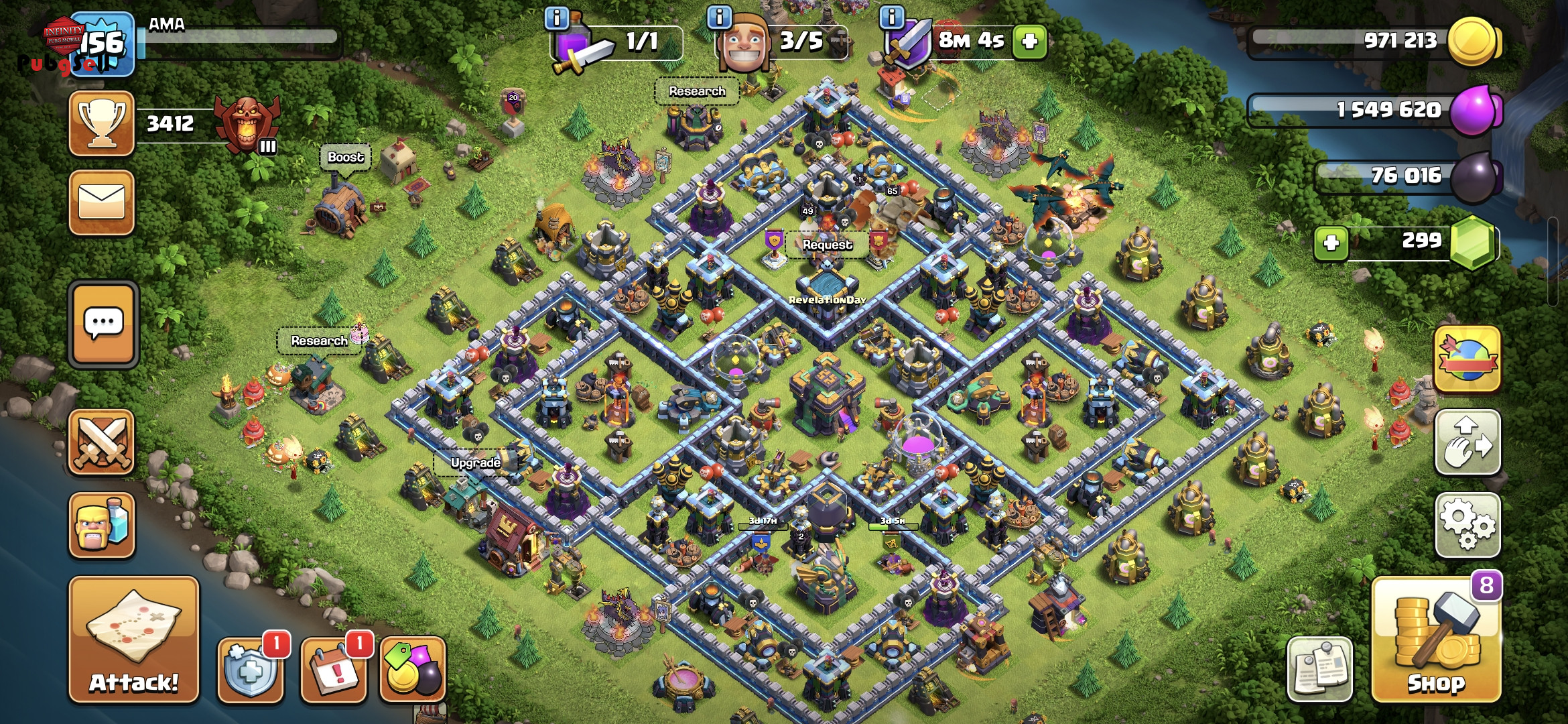
Task: Open the settings gears button
Action: [x=1467, y=524]
